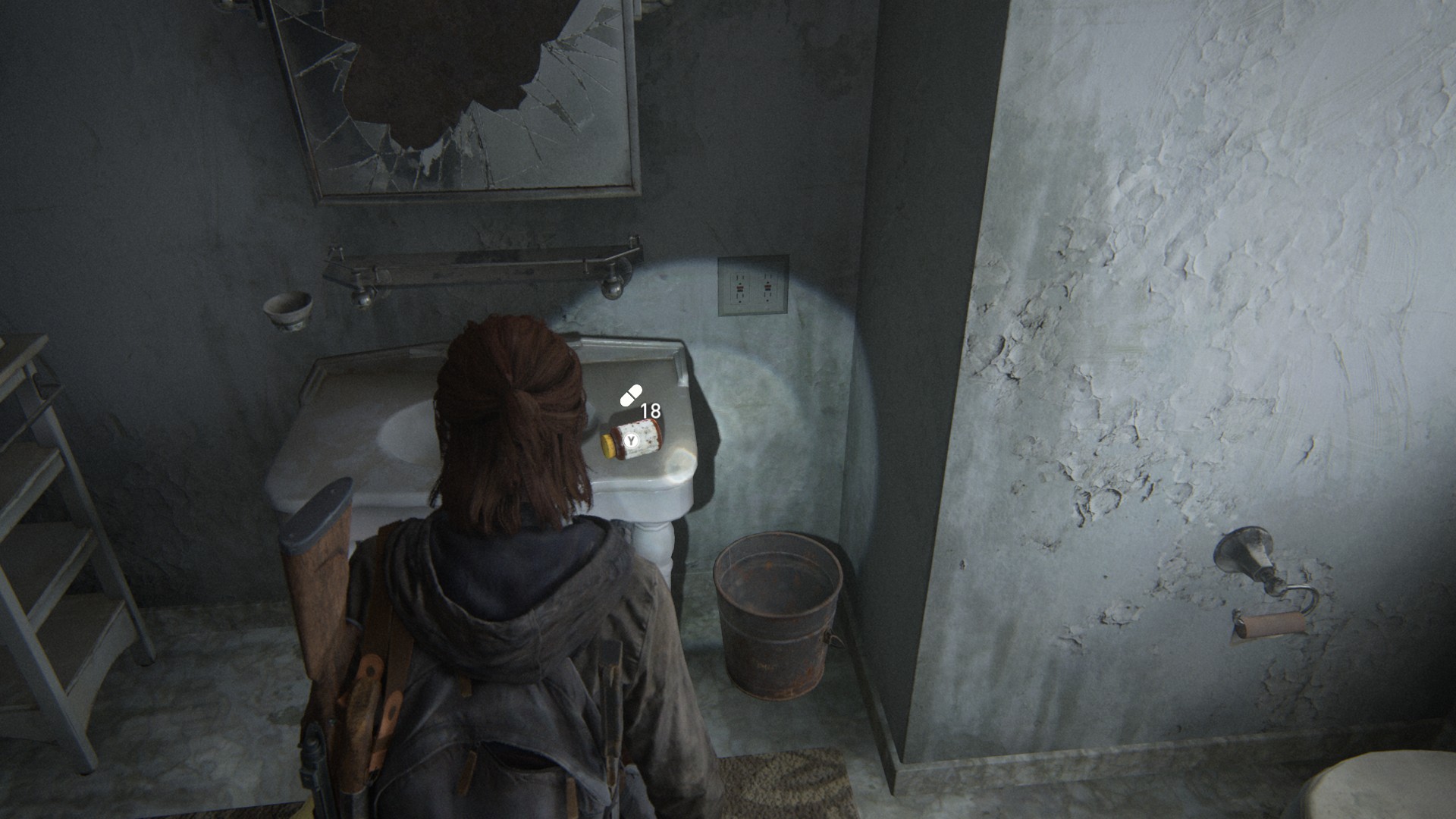Click the white pill supplements icon
1456x819 pixels.
(x=631, y=396)
